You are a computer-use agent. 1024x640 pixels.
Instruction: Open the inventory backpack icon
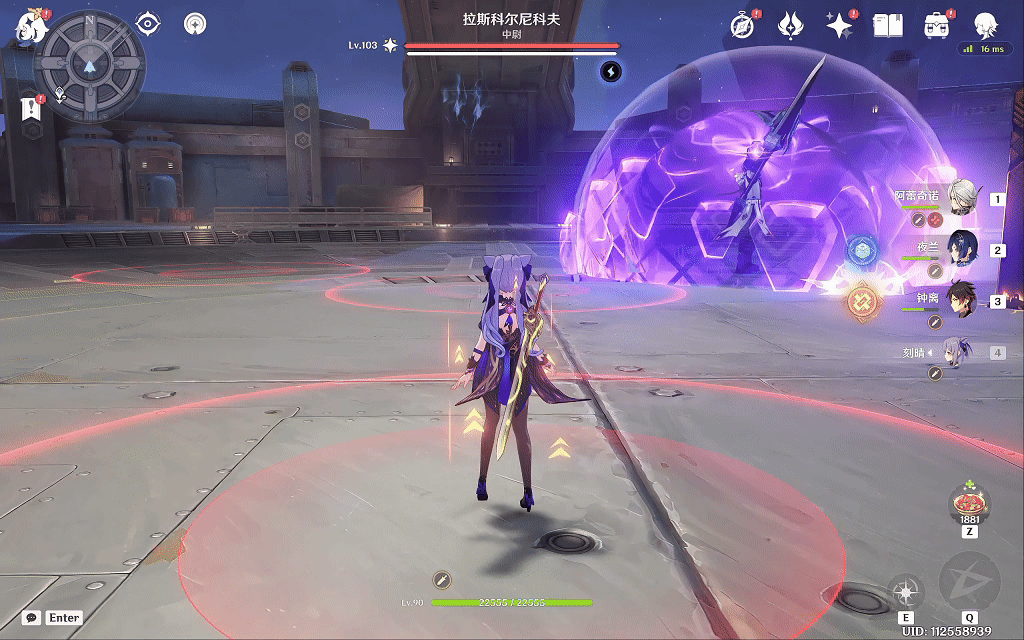[x=937, y=25]
